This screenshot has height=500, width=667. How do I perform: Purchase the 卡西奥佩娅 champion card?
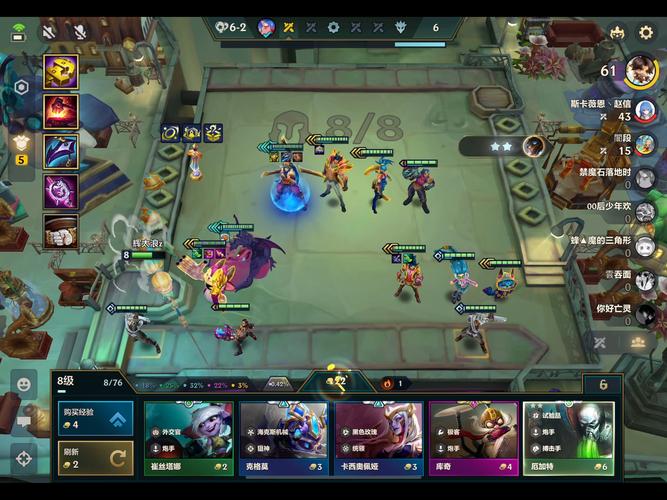[x=379, y=438]
